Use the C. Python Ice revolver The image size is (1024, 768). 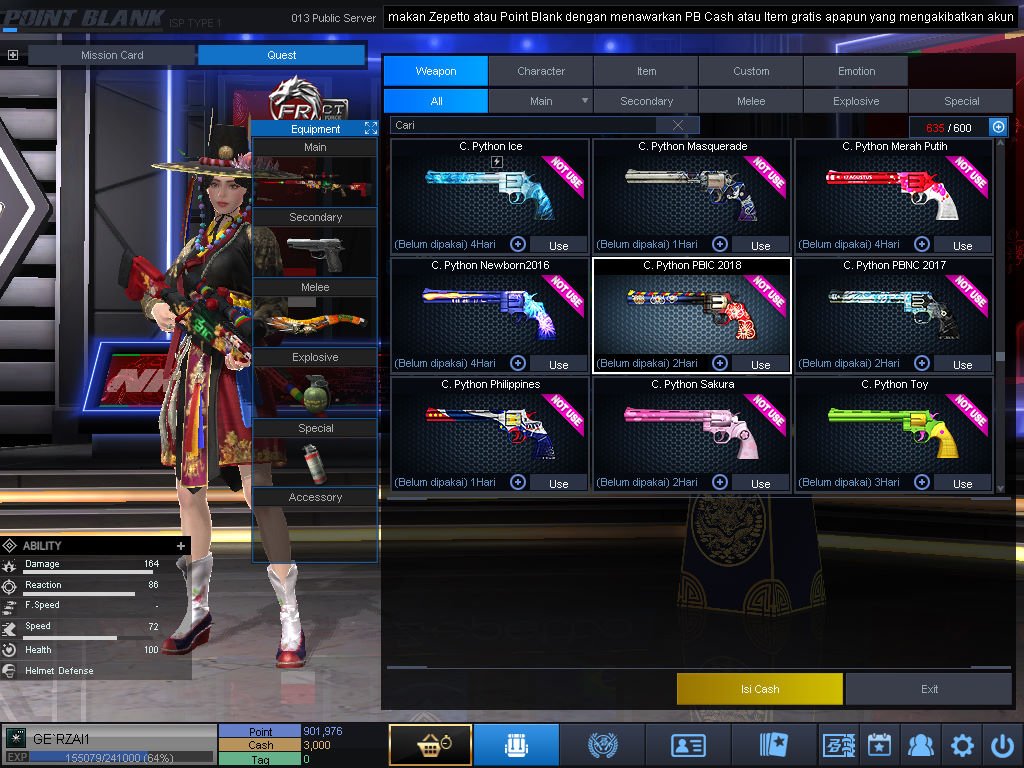[x=558, y=245]
